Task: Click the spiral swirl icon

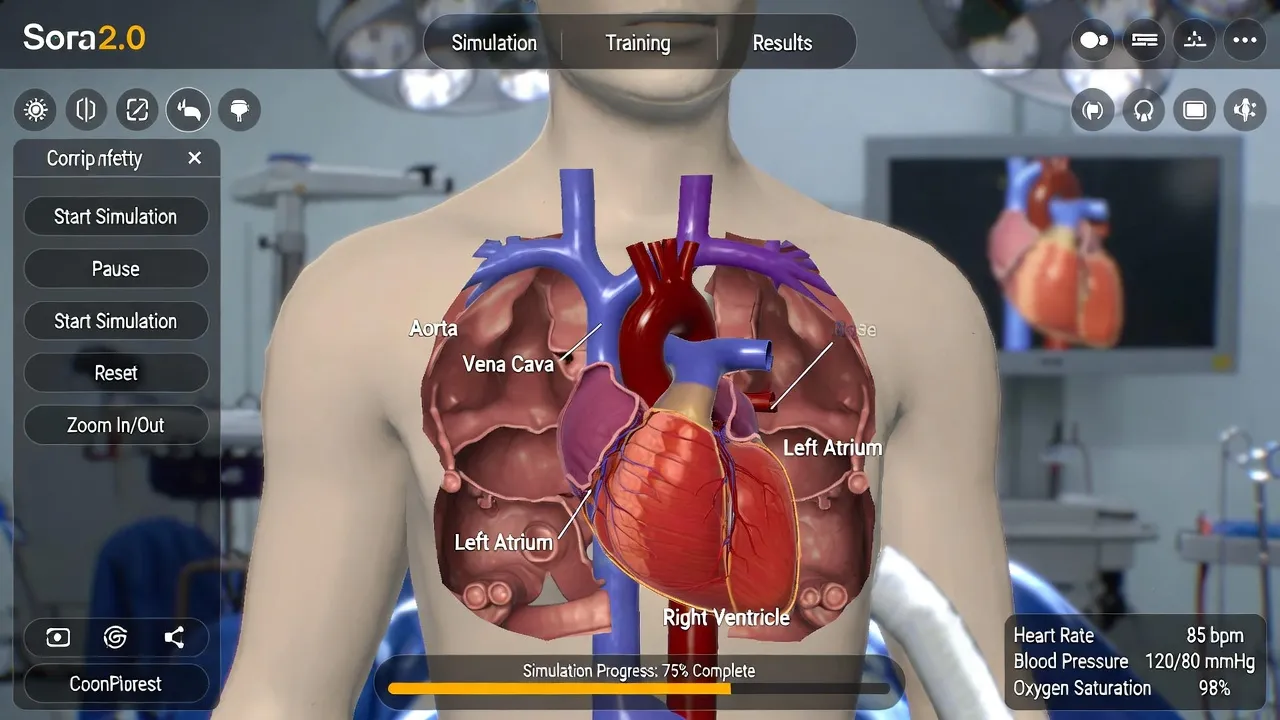Action: (x=115, y=638)
